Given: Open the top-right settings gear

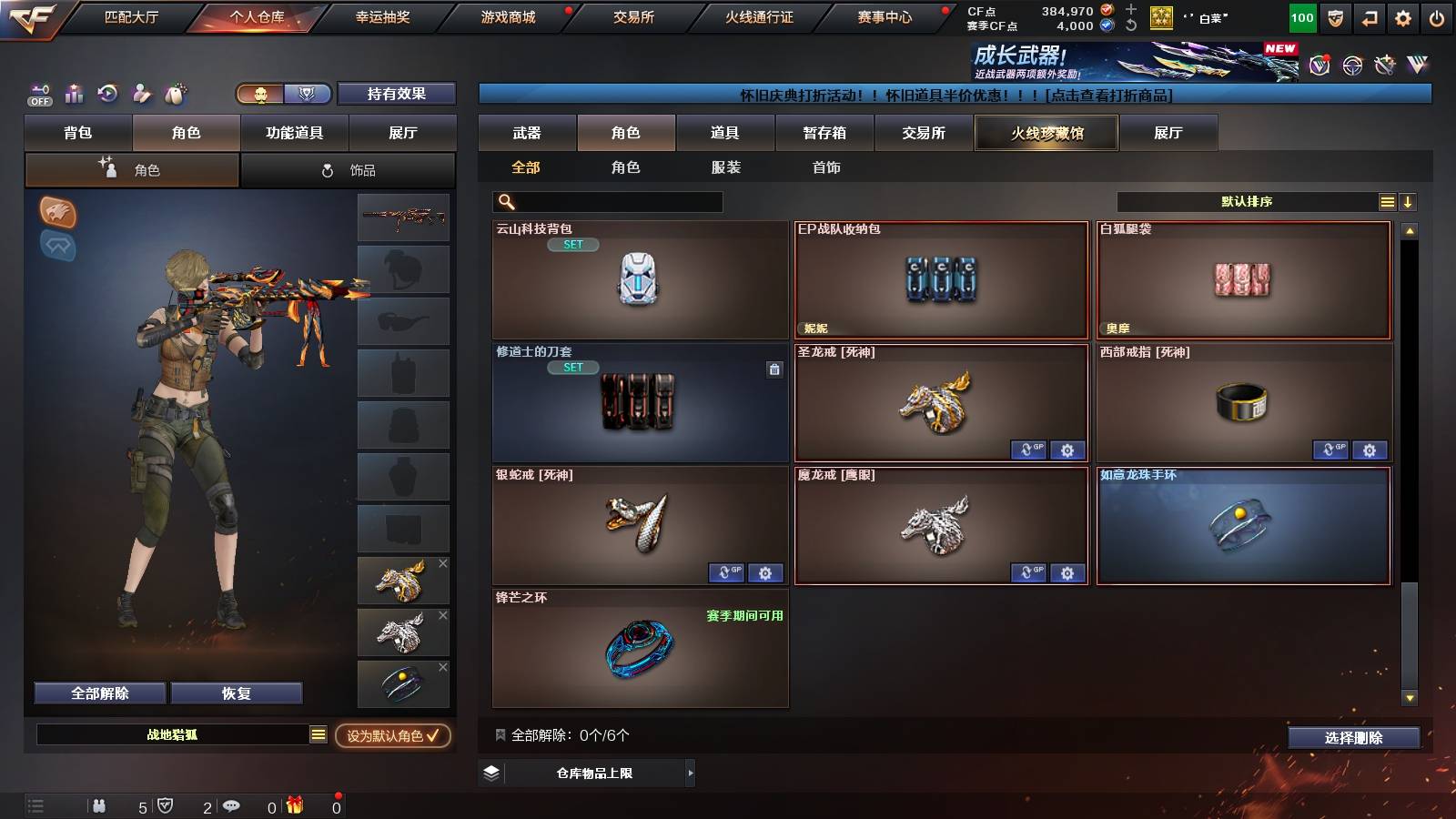Looking at the screenshot, I should pyautogui.click(x=1404, y=15).
